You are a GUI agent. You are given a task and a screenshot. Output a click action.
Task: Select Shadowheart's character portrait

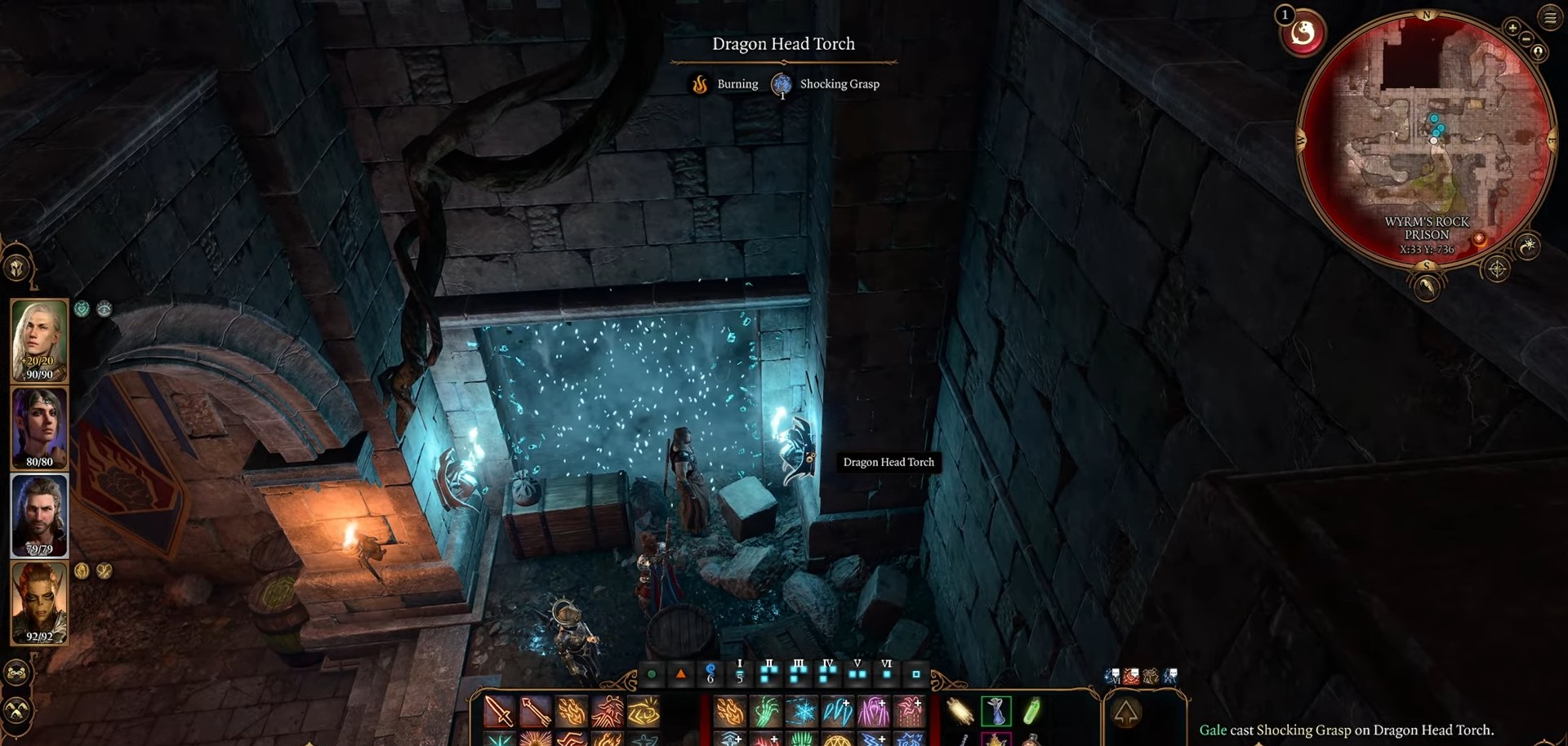click(x=38, y=427)
